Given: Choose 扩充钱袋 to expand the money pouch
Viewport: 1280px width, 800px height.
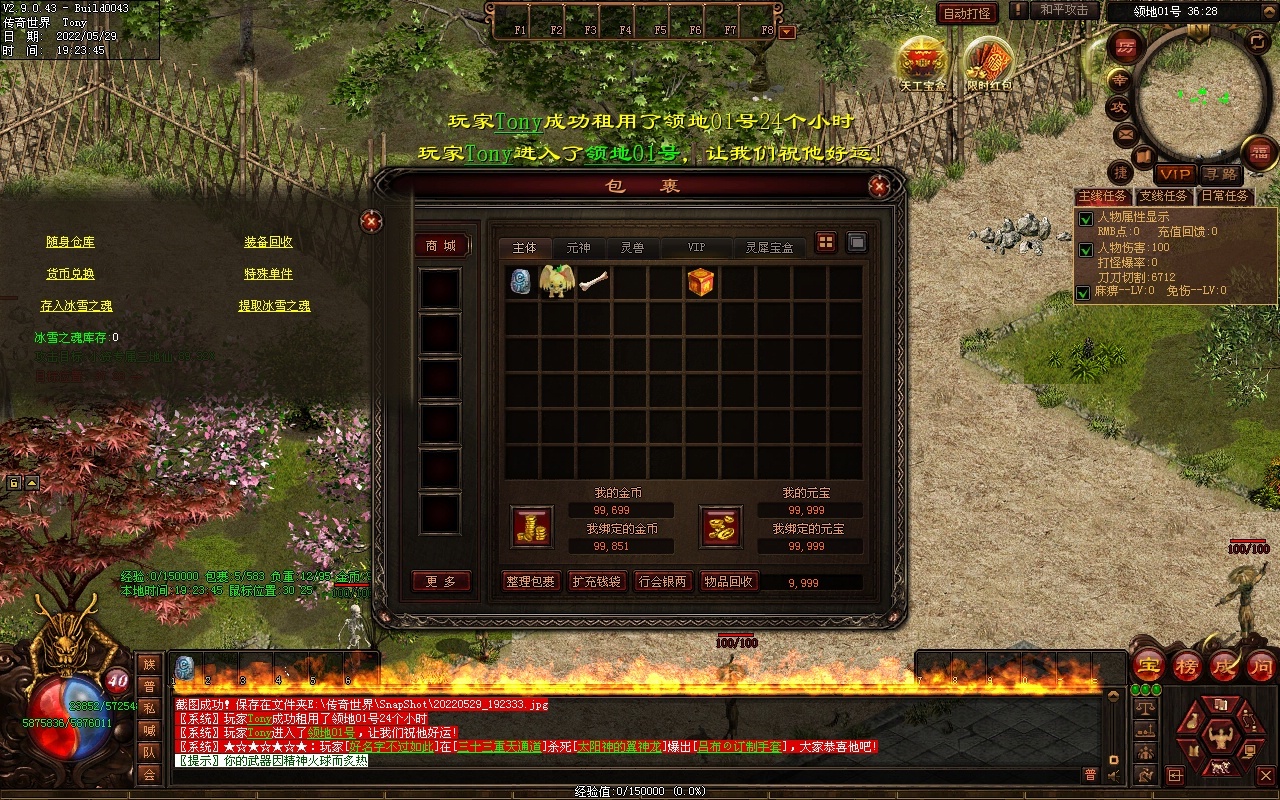Looking at the screenshot, I should pos(596,581).
